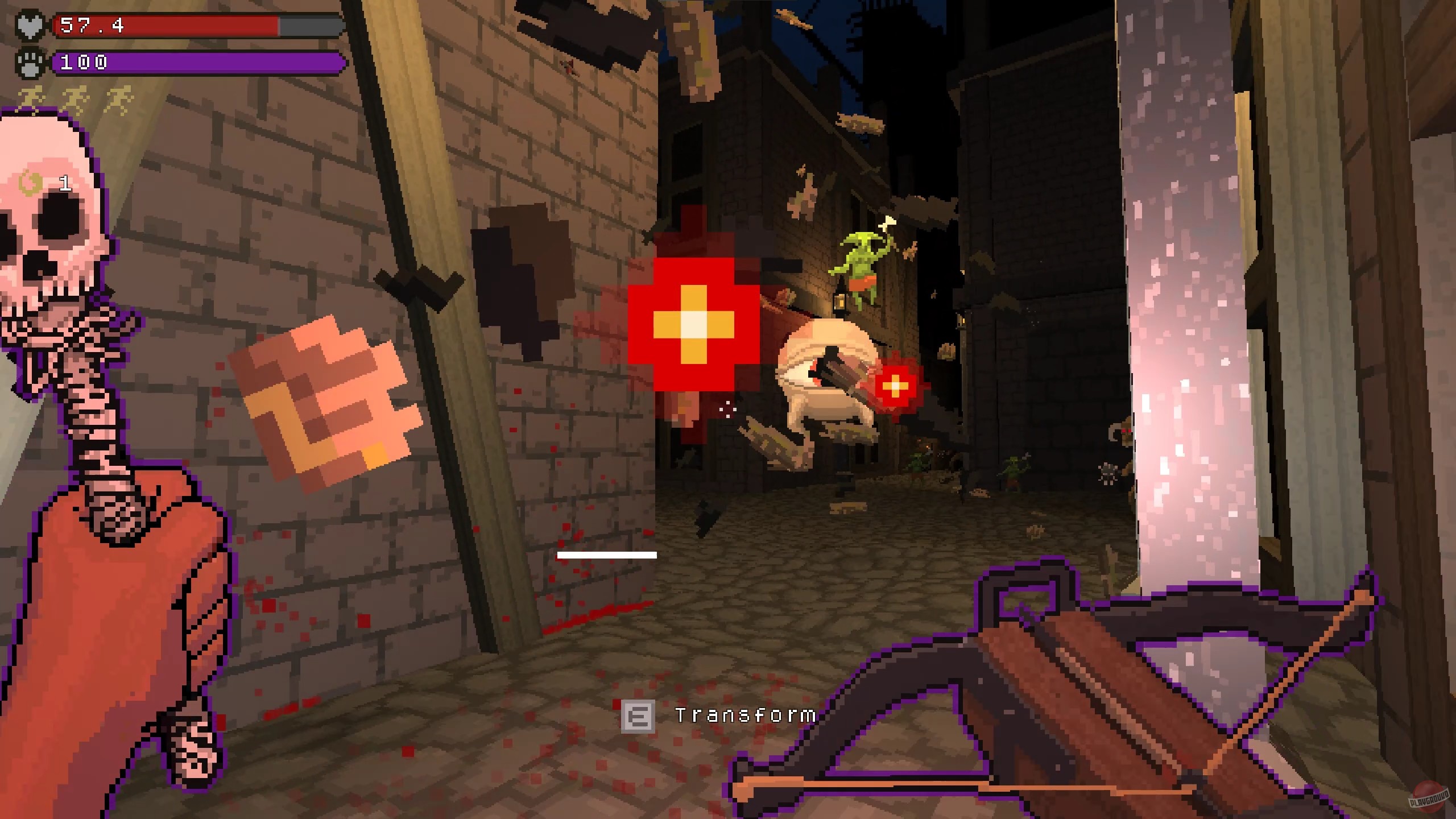Screen dimensions: 1456x819
Task: Toggle the white crosshair at screen center
Action: tap(728, 409)
